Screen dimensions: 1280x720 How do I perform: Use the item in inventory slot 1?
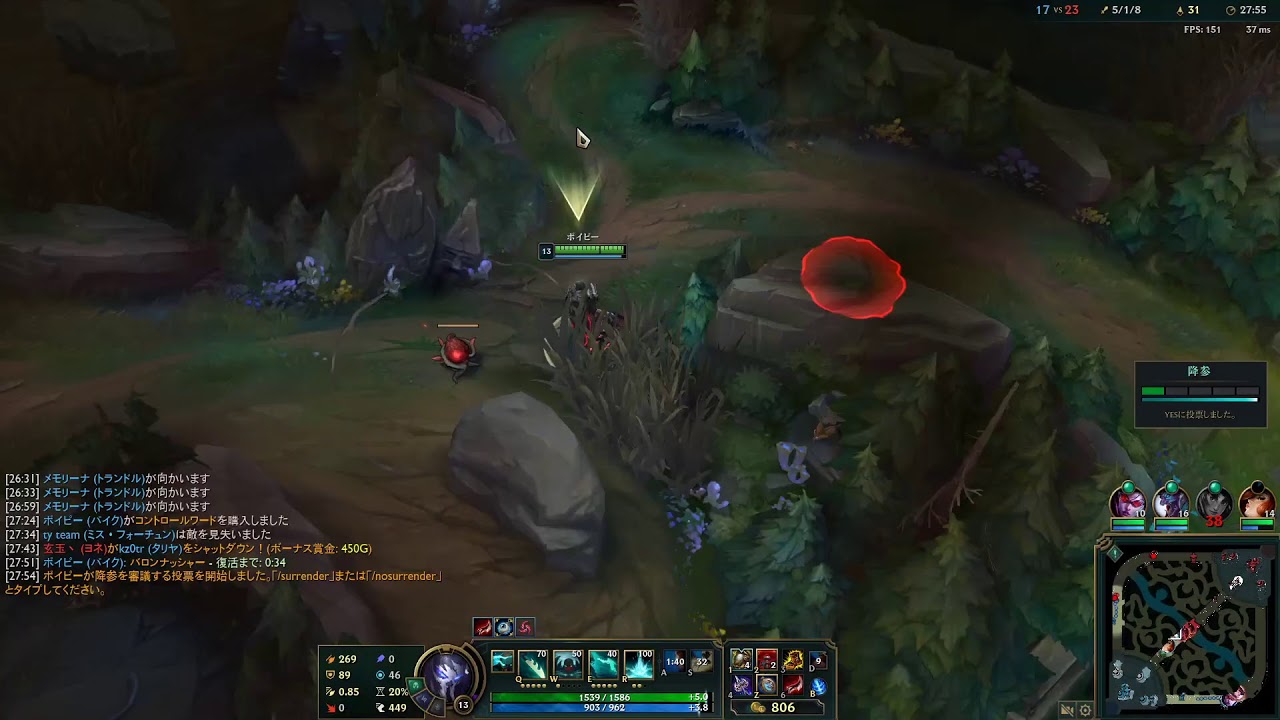point(742,660)
